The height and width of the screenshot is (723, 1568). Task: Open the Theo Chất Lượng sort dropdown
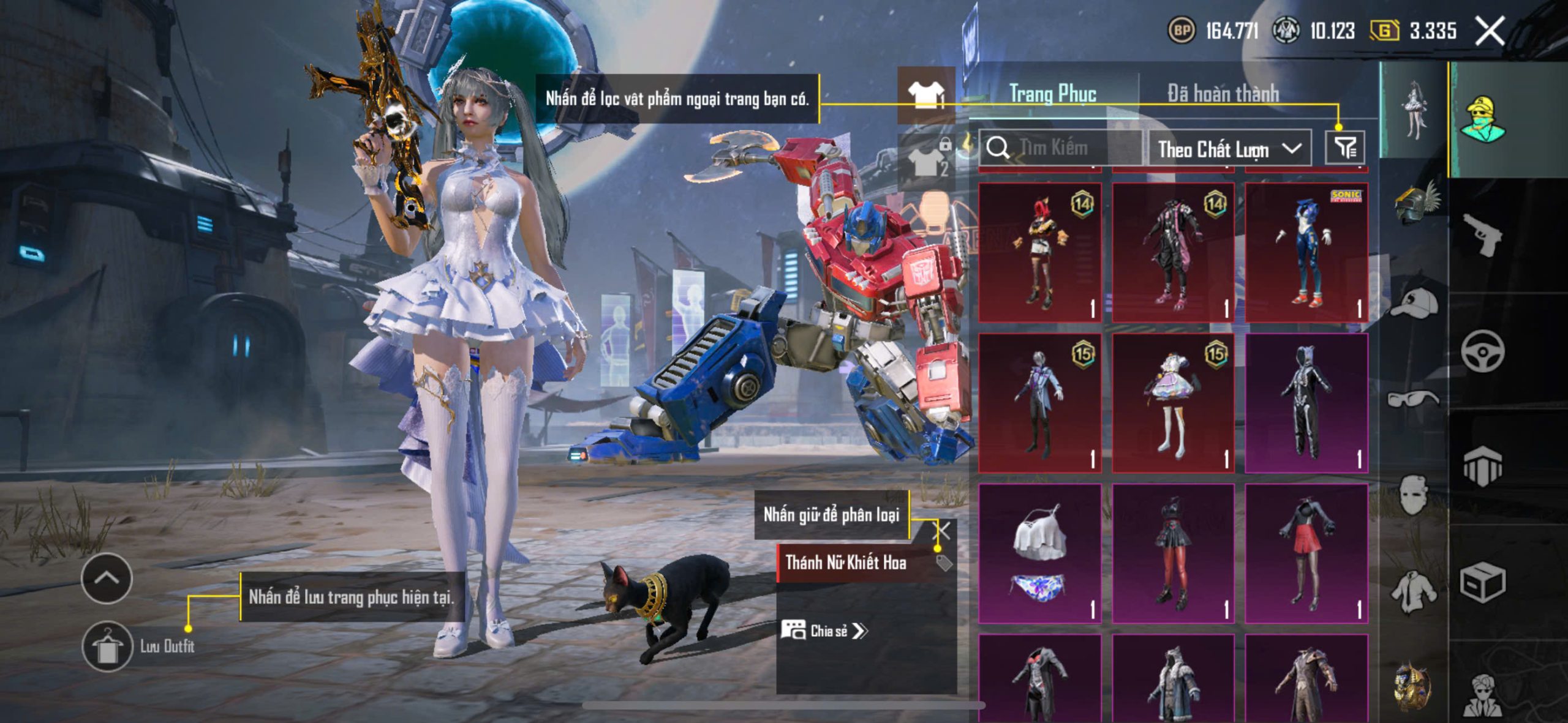[1229, 149]
